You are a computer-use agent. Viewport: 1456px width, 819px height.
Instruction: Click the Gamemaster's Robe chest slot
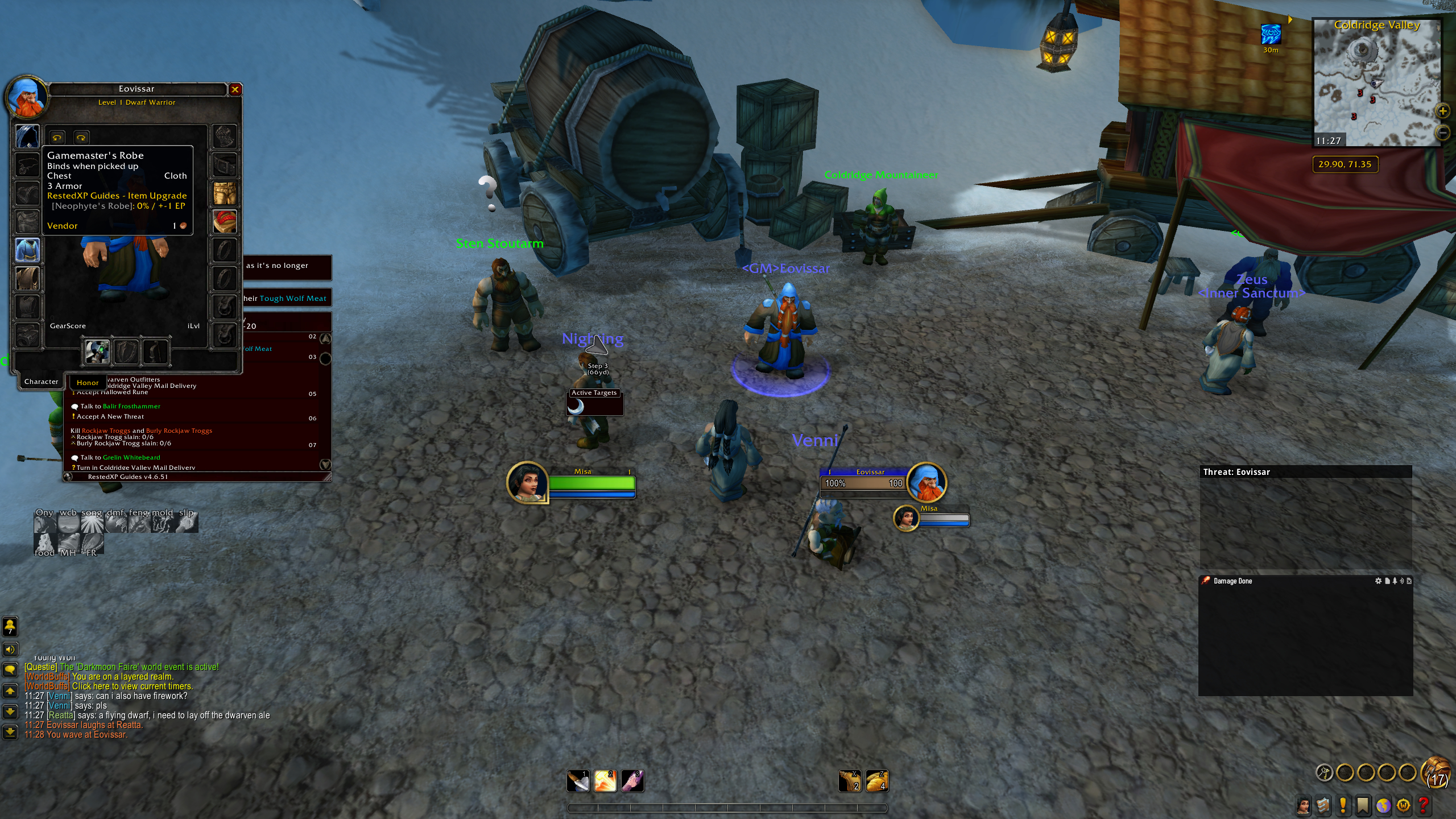pos(27,250)
